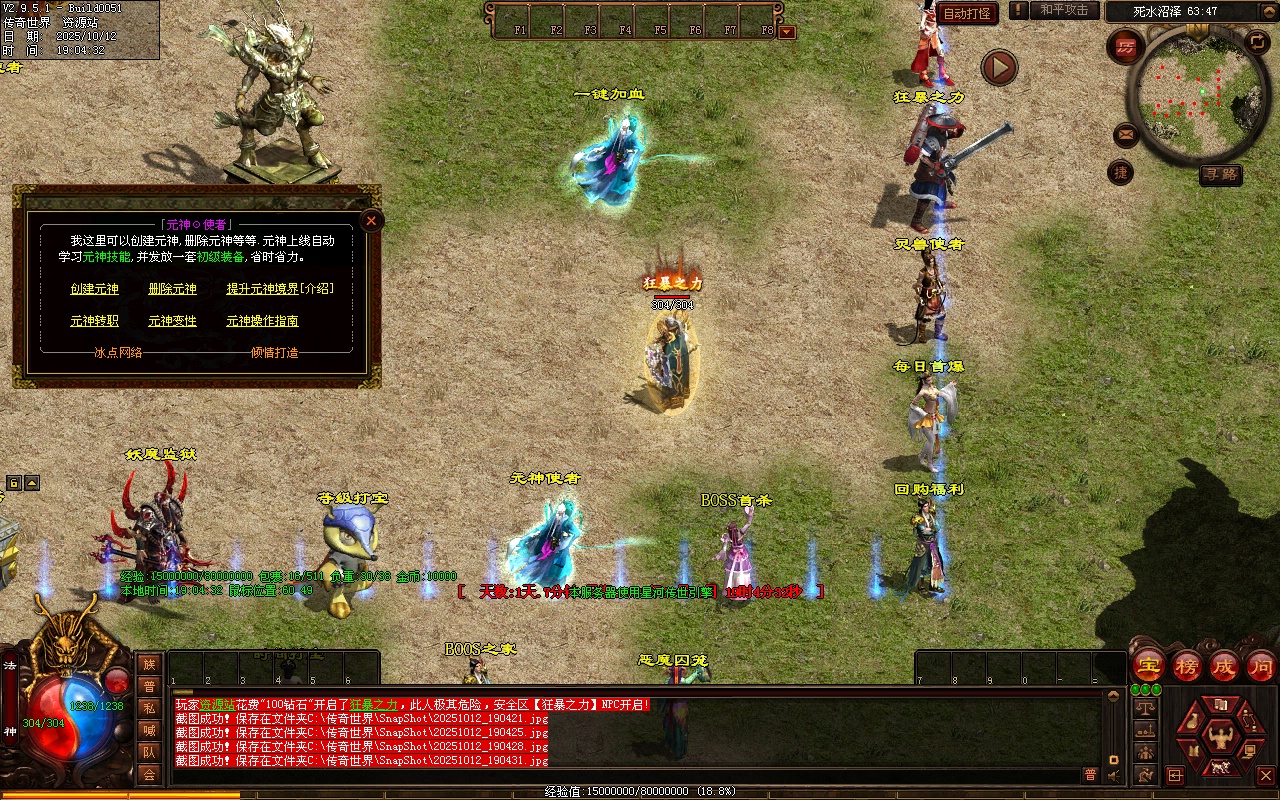Screen dimensions: 1280x800
Task: Click the 捷 shortcut round button
Action: click(1121, 173)
